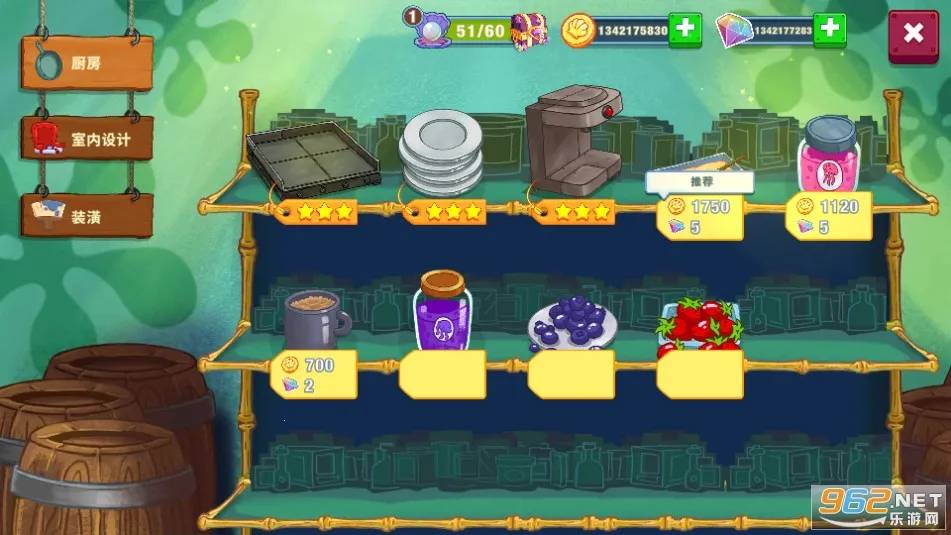The image size is (951, 535).
Task: Open the treasure chest beside the pearl counter
Action: tap(530, 30)
